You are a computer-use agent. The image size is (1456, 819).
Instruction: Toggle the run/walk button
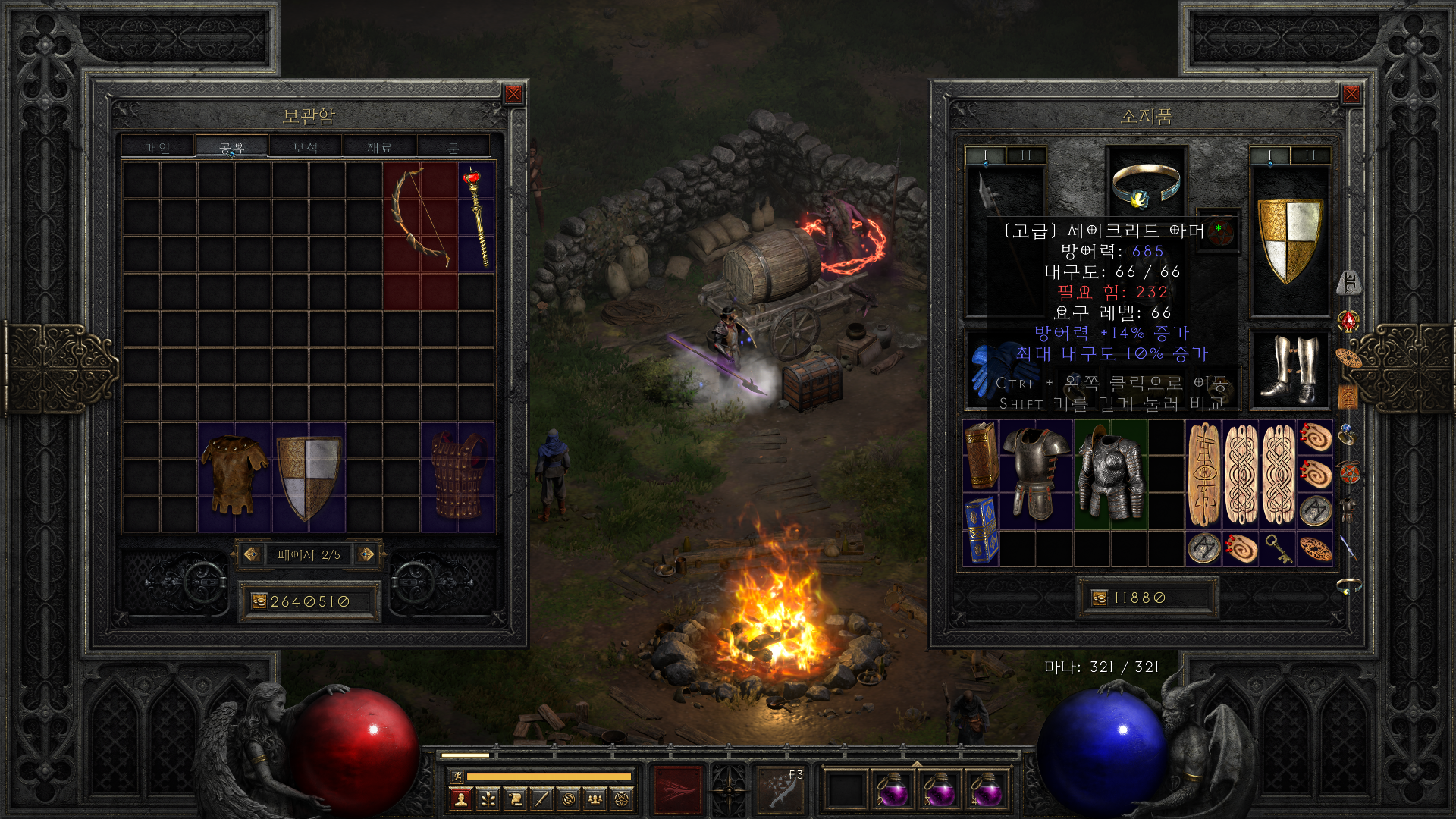(x=457, y=776)
